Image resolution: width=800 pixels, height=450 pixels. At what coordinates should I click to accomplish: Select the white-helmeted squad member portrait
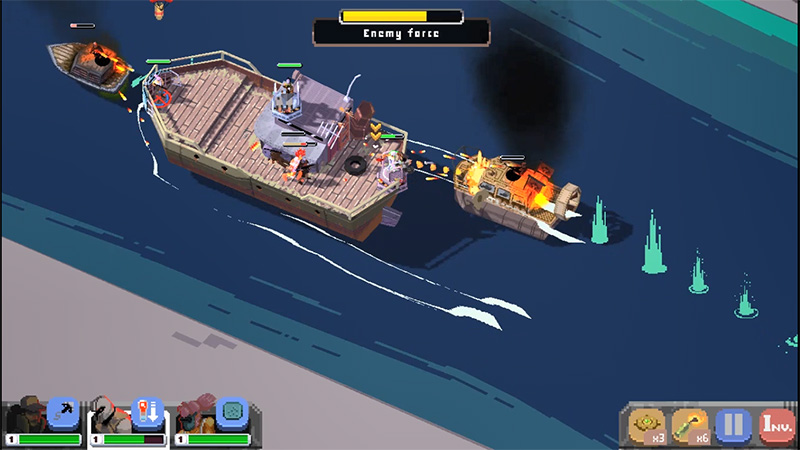click(x=110, y=415)
